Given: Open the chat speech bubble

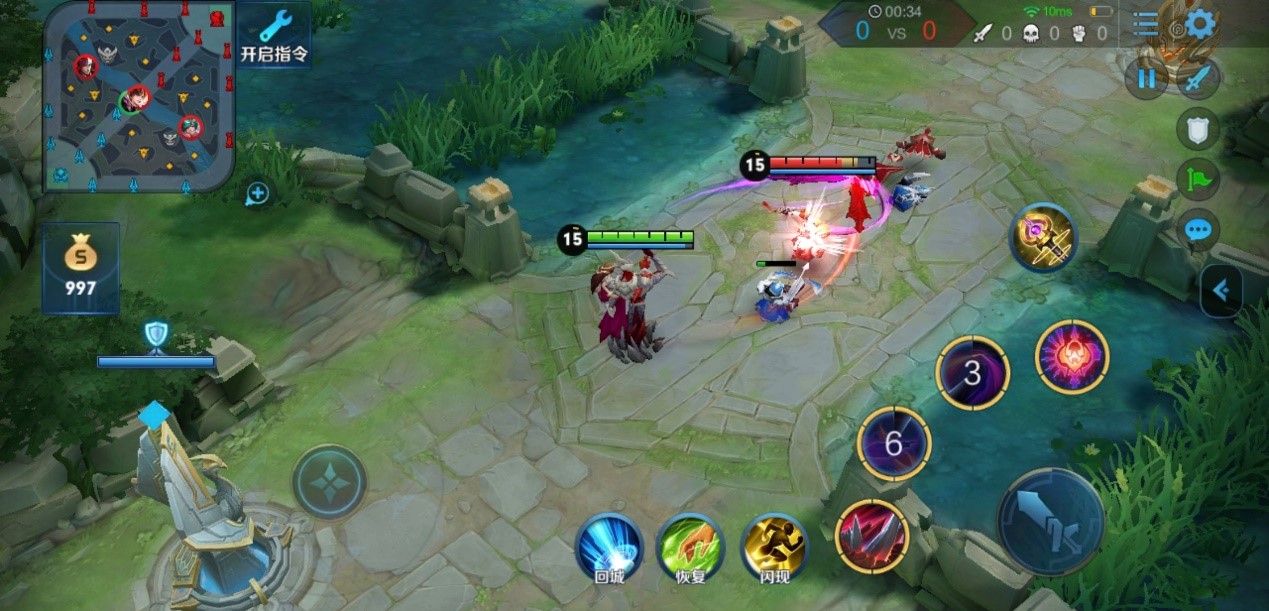Looking at the screenshot, I should click(x=1197, y=231).
